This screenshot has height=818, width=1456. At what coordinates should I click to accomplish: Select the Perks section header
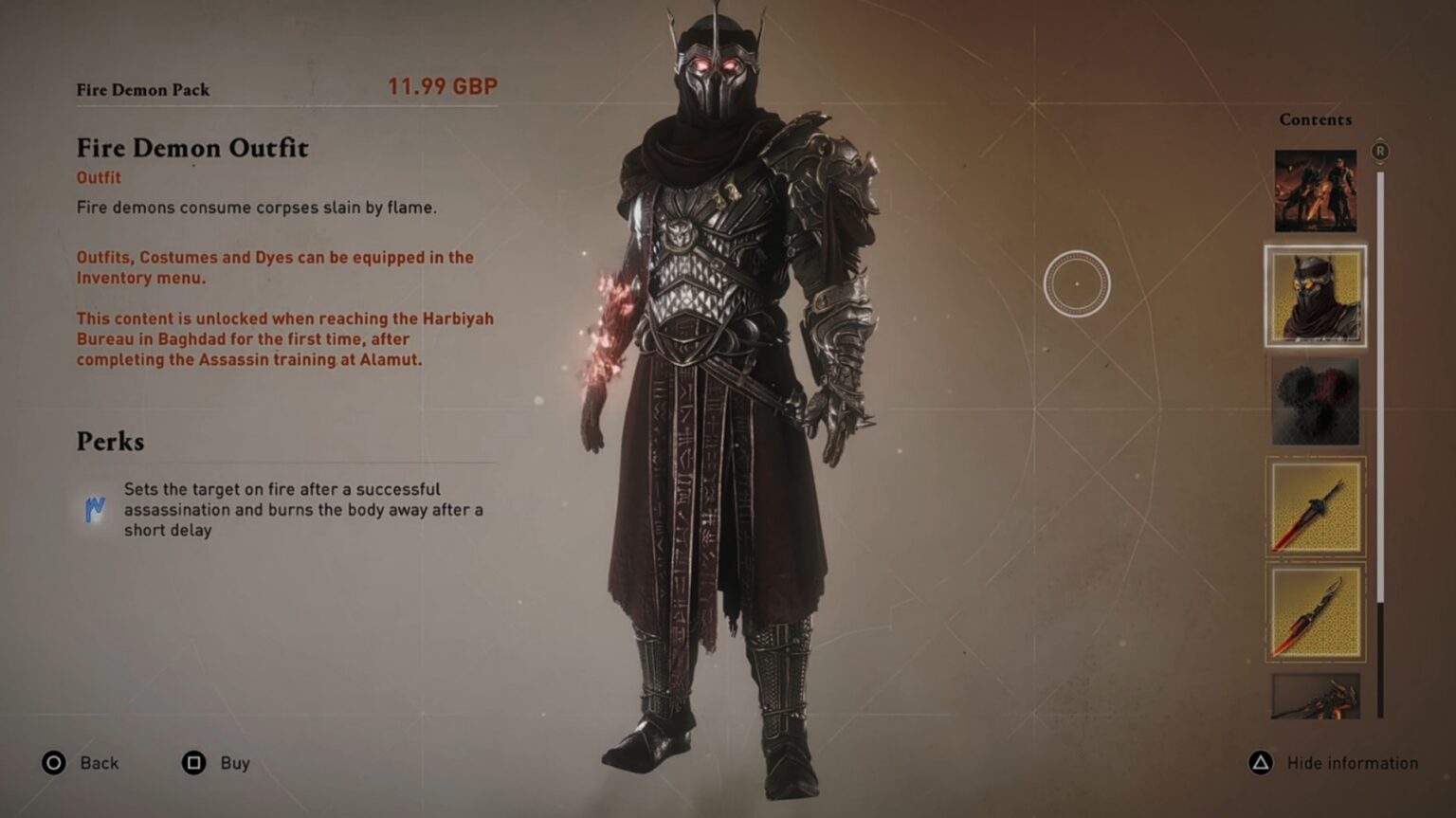tap(109, 441)
